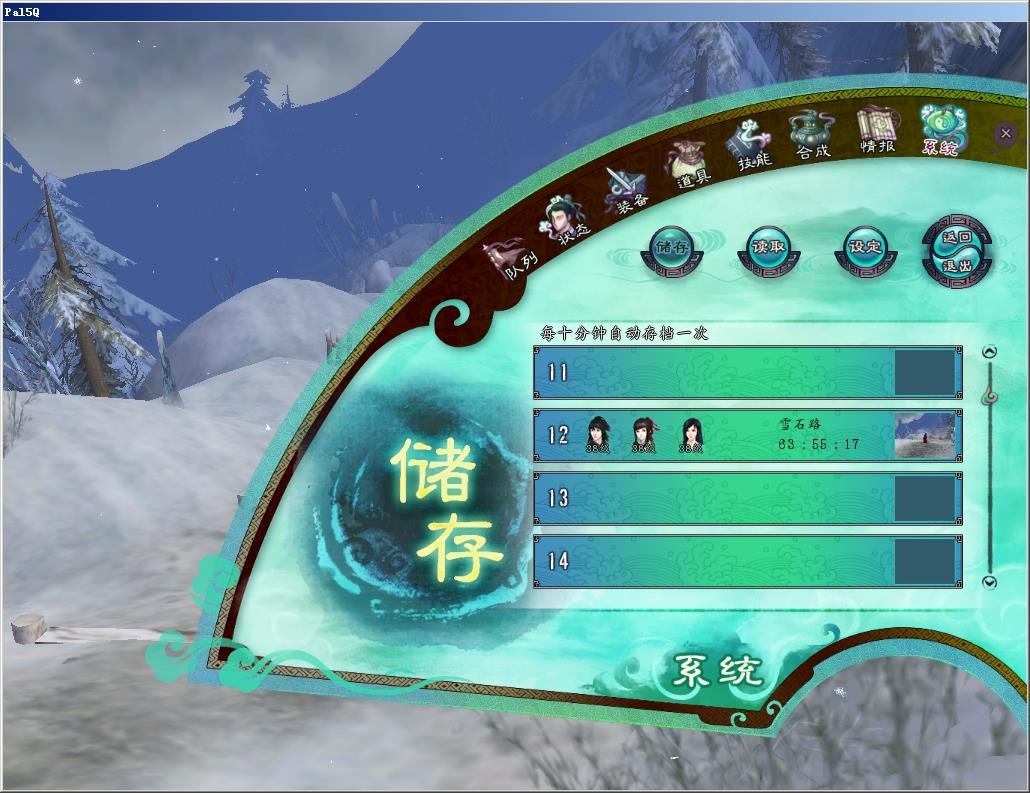The width and height of the screenshot is (1030, 793).
Task: Click the 储存 save button
Action: point(672,250)
